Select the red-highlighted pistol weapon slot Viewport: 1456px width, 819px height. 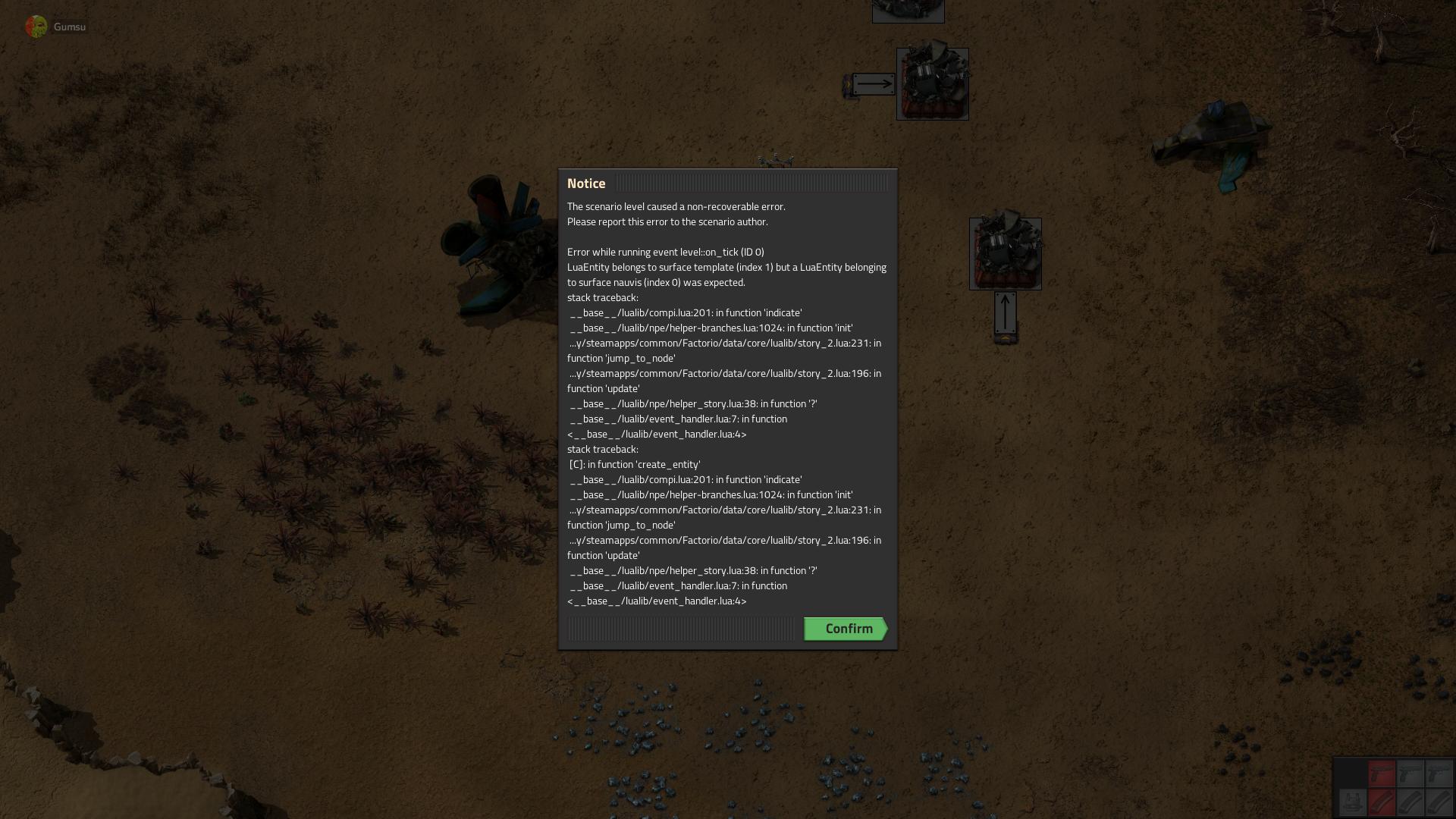pyautogui.click(x=1382, y=774)
